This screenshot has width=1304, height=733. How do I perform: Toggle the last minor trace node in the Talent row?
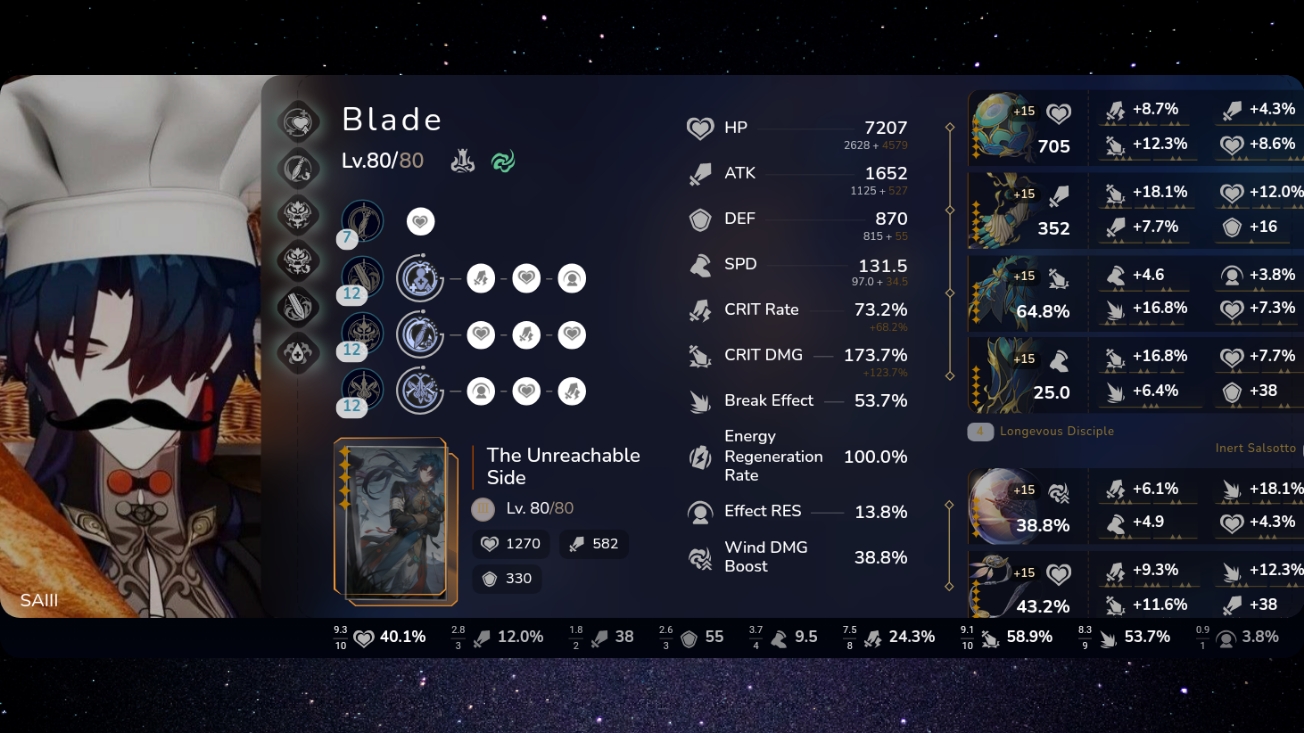tap(571, 391)
